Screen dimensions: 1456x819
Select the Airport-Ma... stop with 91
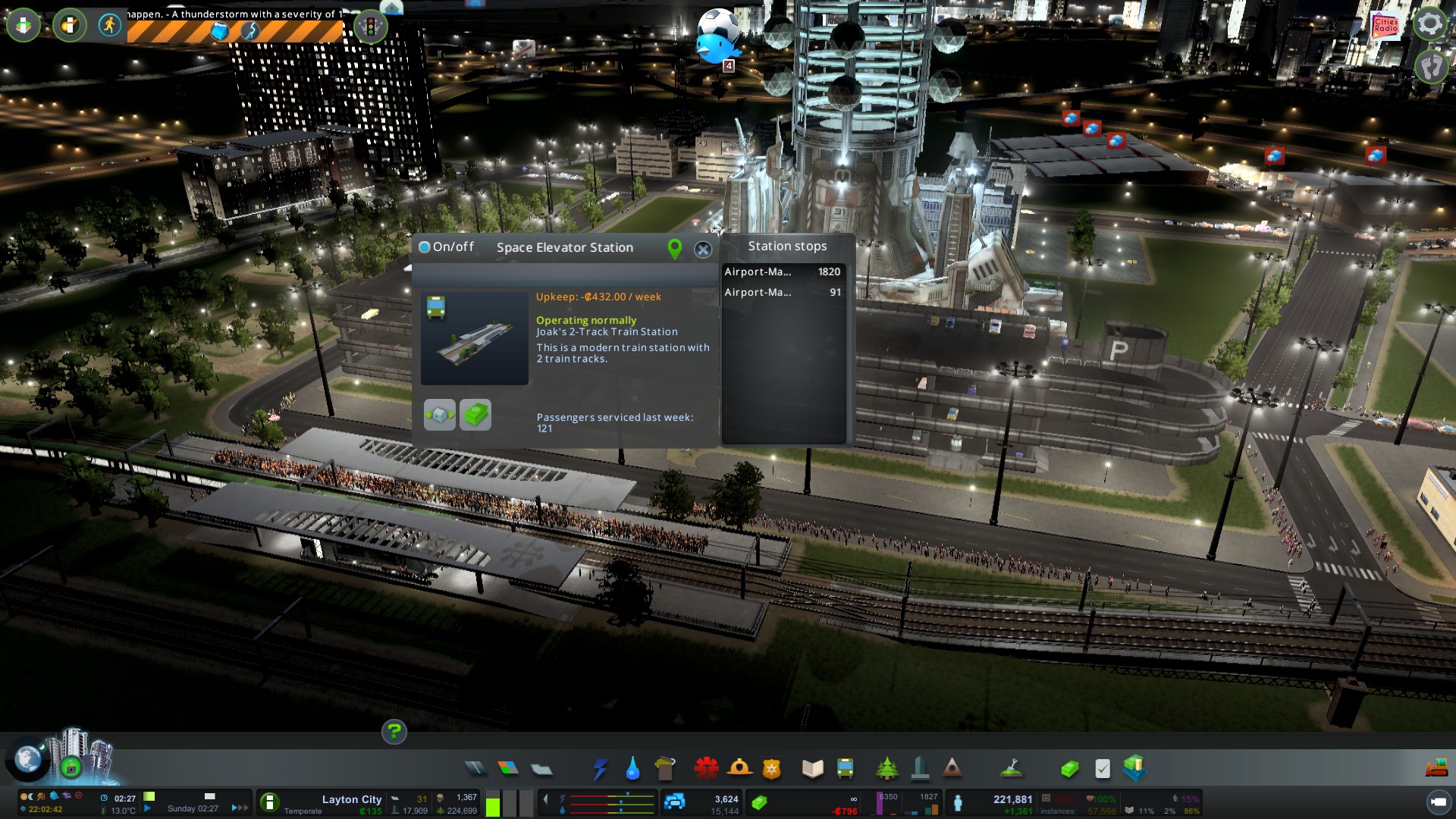point(782,292)
